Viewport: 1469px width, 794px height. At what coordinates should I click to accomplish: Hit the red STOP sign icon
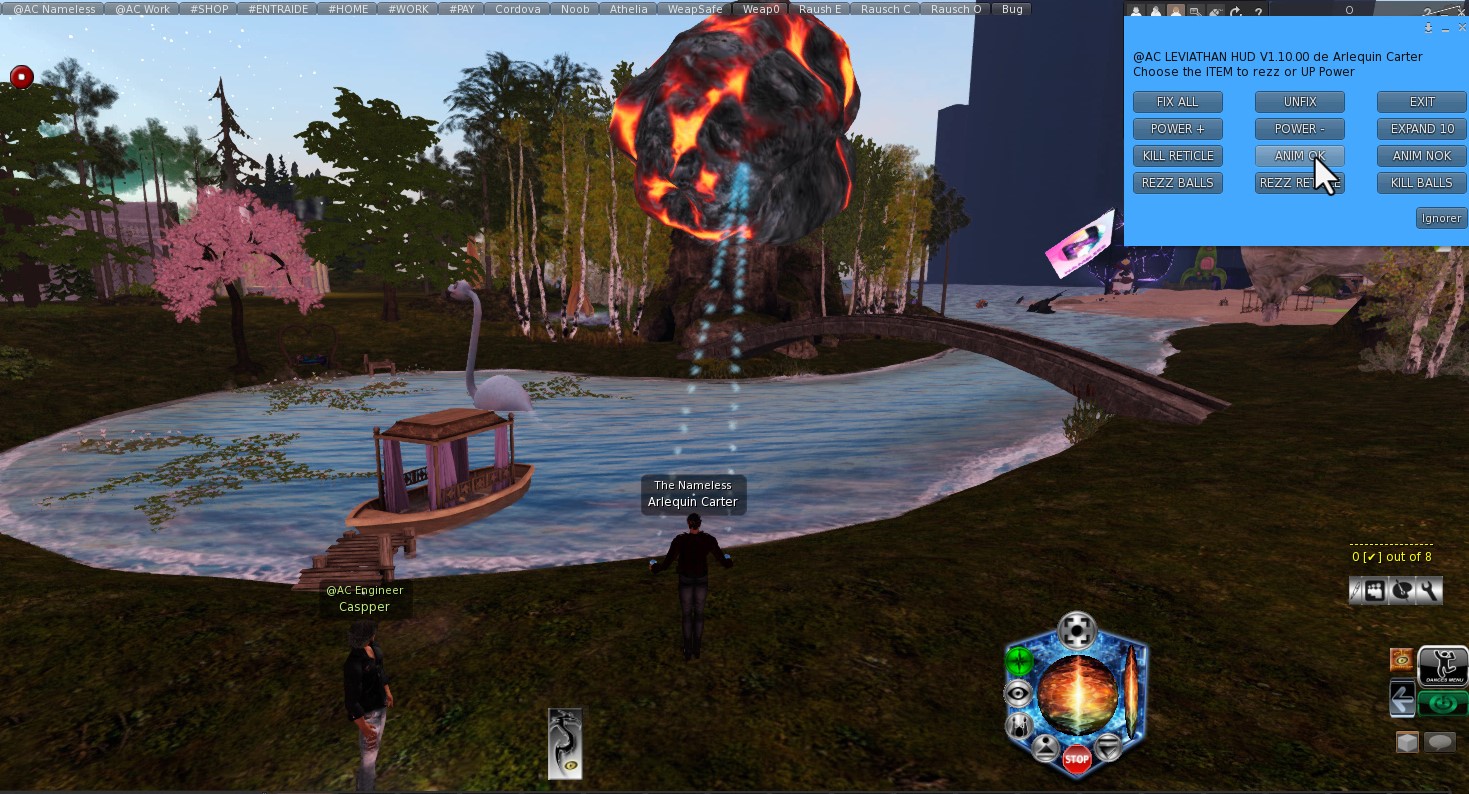click(x=1076, y=759)
